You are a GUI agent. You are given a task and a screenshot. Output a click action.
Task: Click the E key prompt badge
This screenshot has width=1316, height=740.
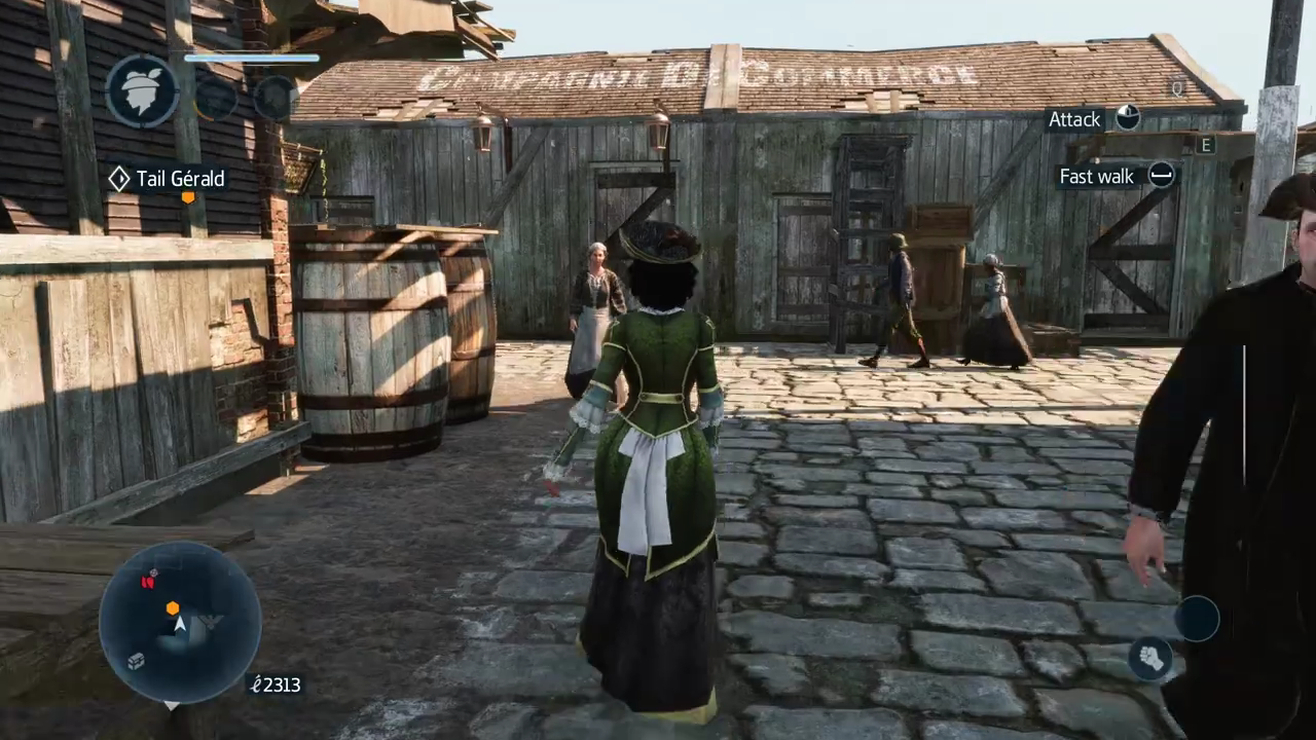click(x=1207, y=145)
